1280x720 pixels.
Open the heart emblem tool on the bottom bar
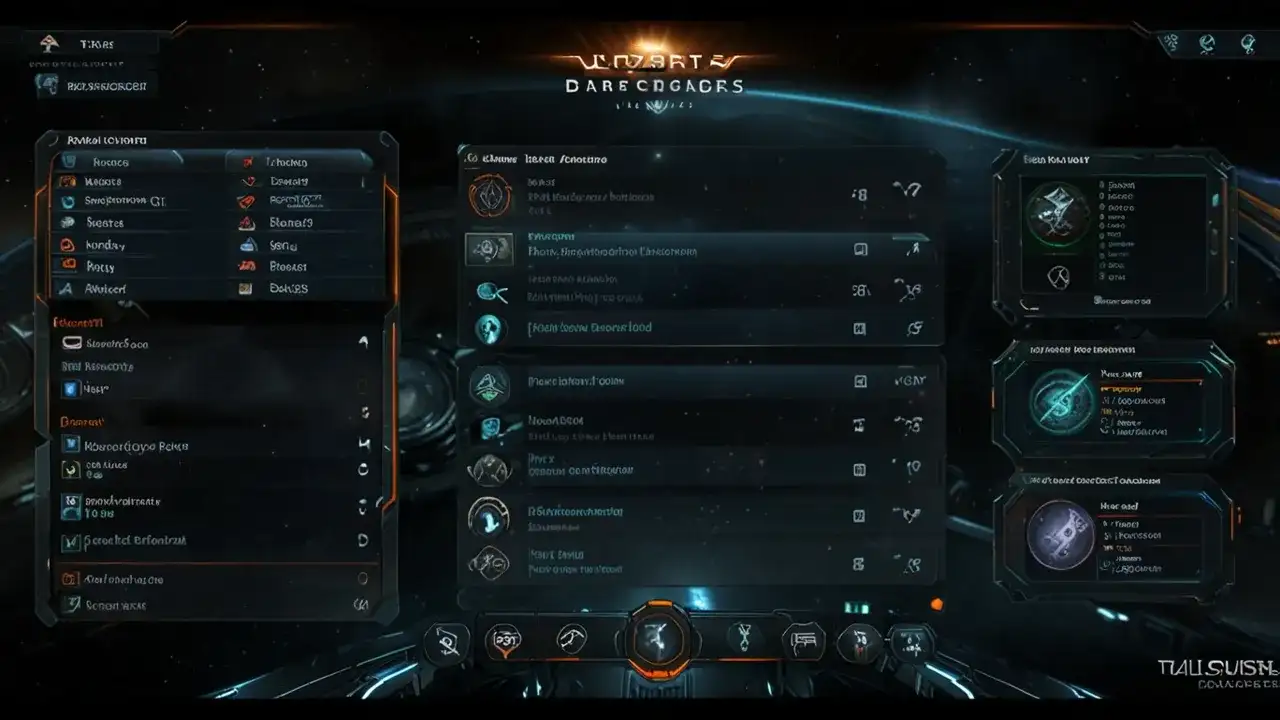click(503, 640)
